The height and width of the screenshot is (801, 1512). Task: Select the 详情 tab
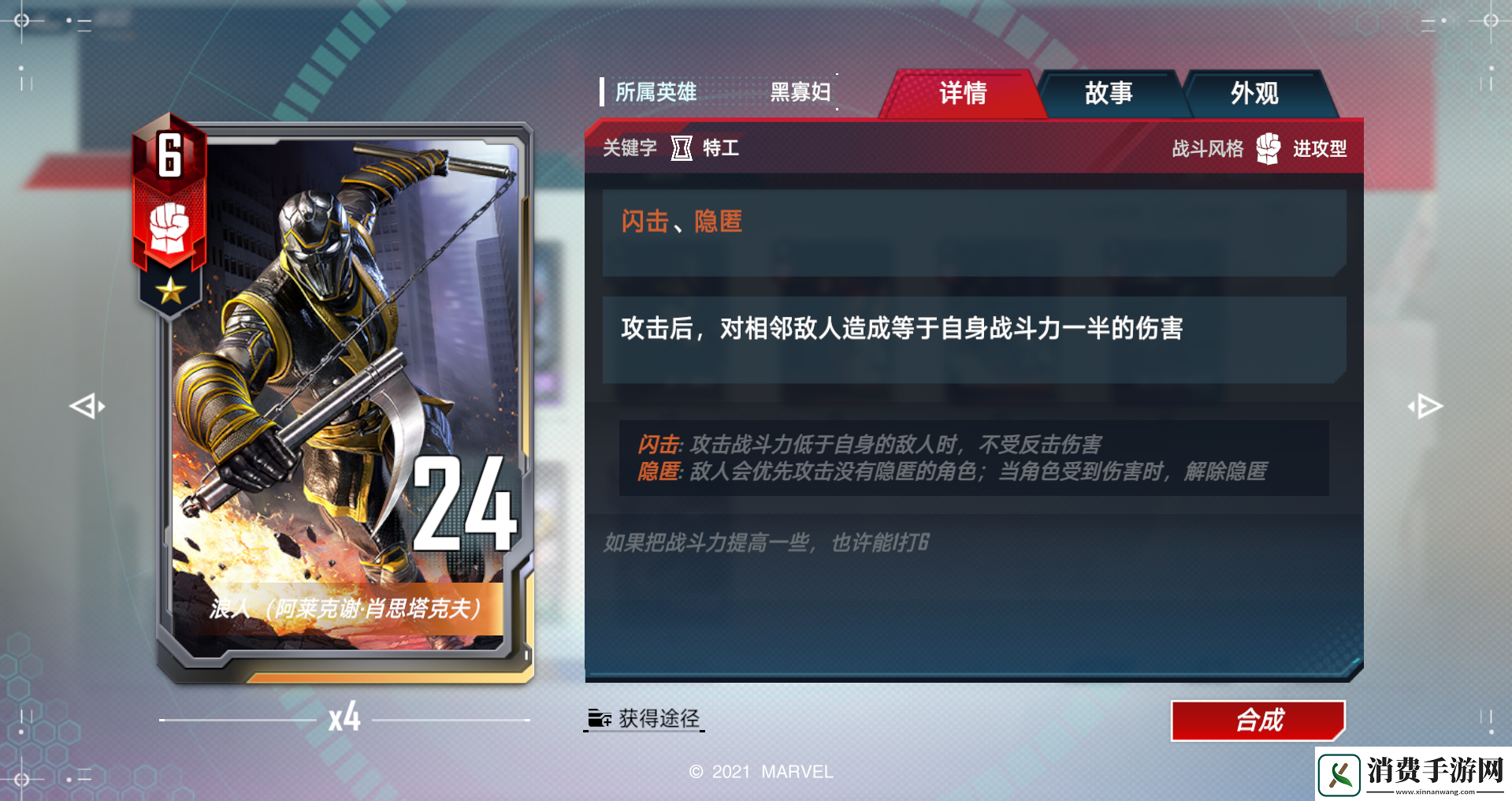tap(963, 93)
